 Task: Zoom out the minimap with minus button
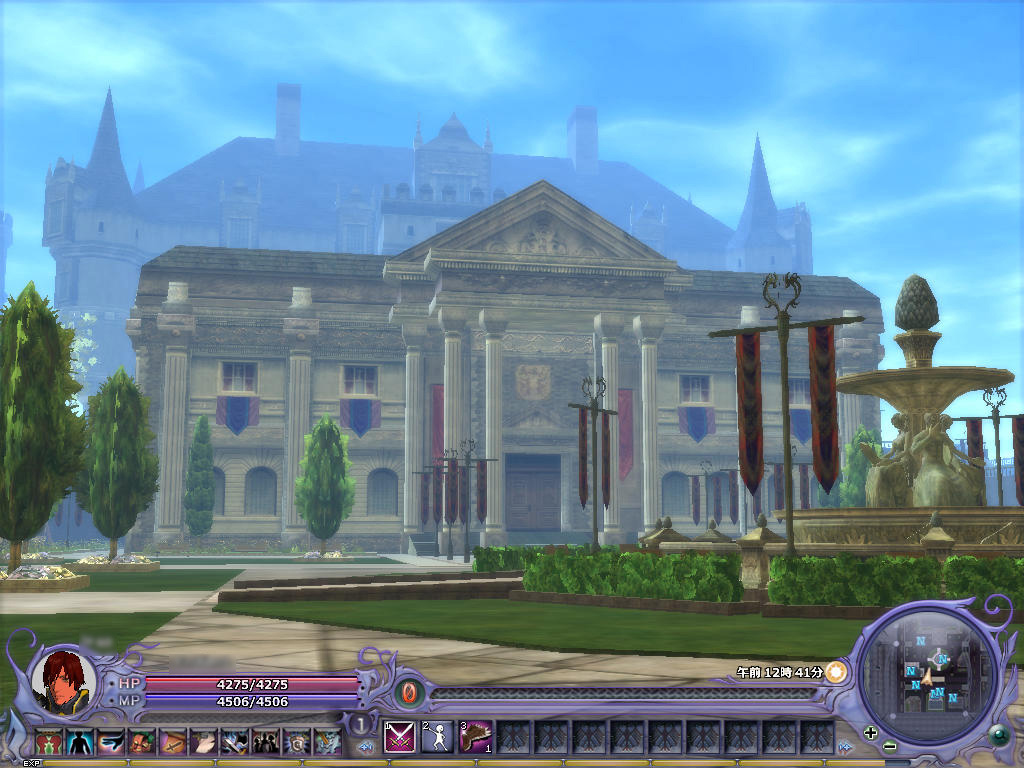[x=890, y=746]
